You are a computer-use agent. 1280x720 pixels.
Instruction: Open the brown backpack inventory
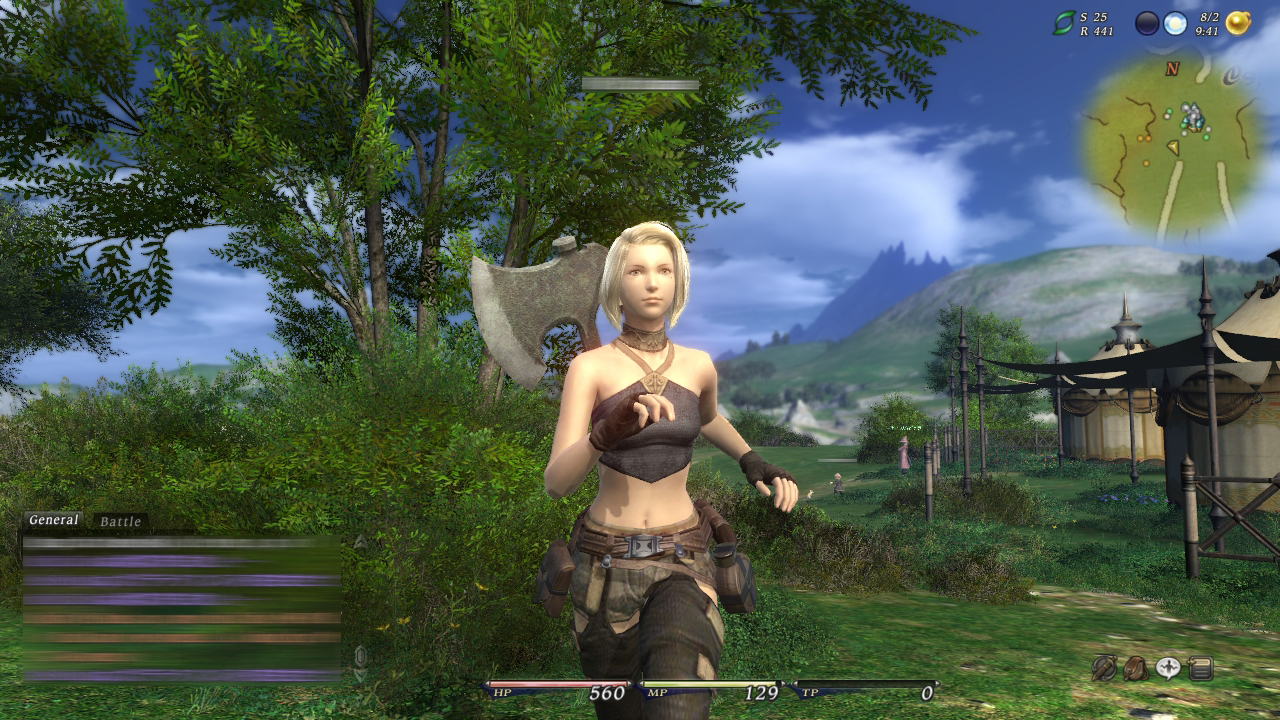pyautogui.click(x=1136, y=668)
